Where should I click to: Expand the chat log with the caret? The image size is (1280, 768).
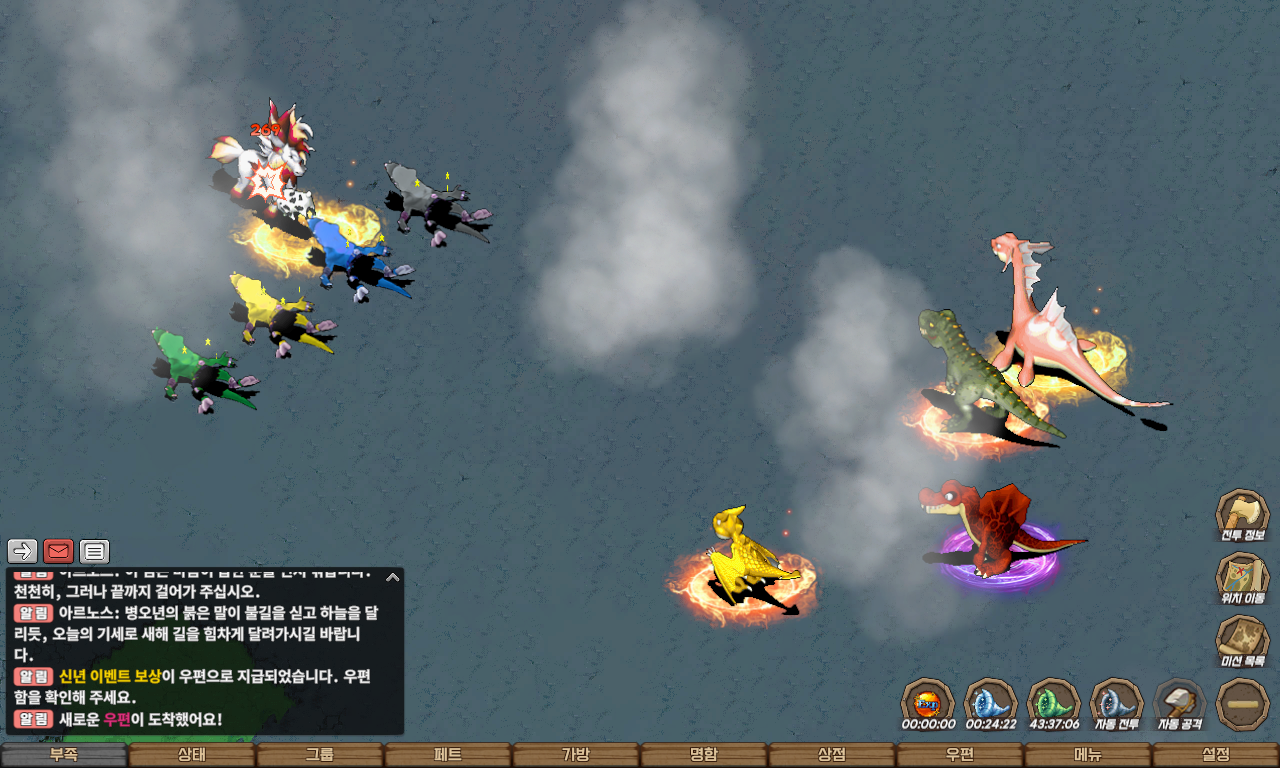[393, 577]
